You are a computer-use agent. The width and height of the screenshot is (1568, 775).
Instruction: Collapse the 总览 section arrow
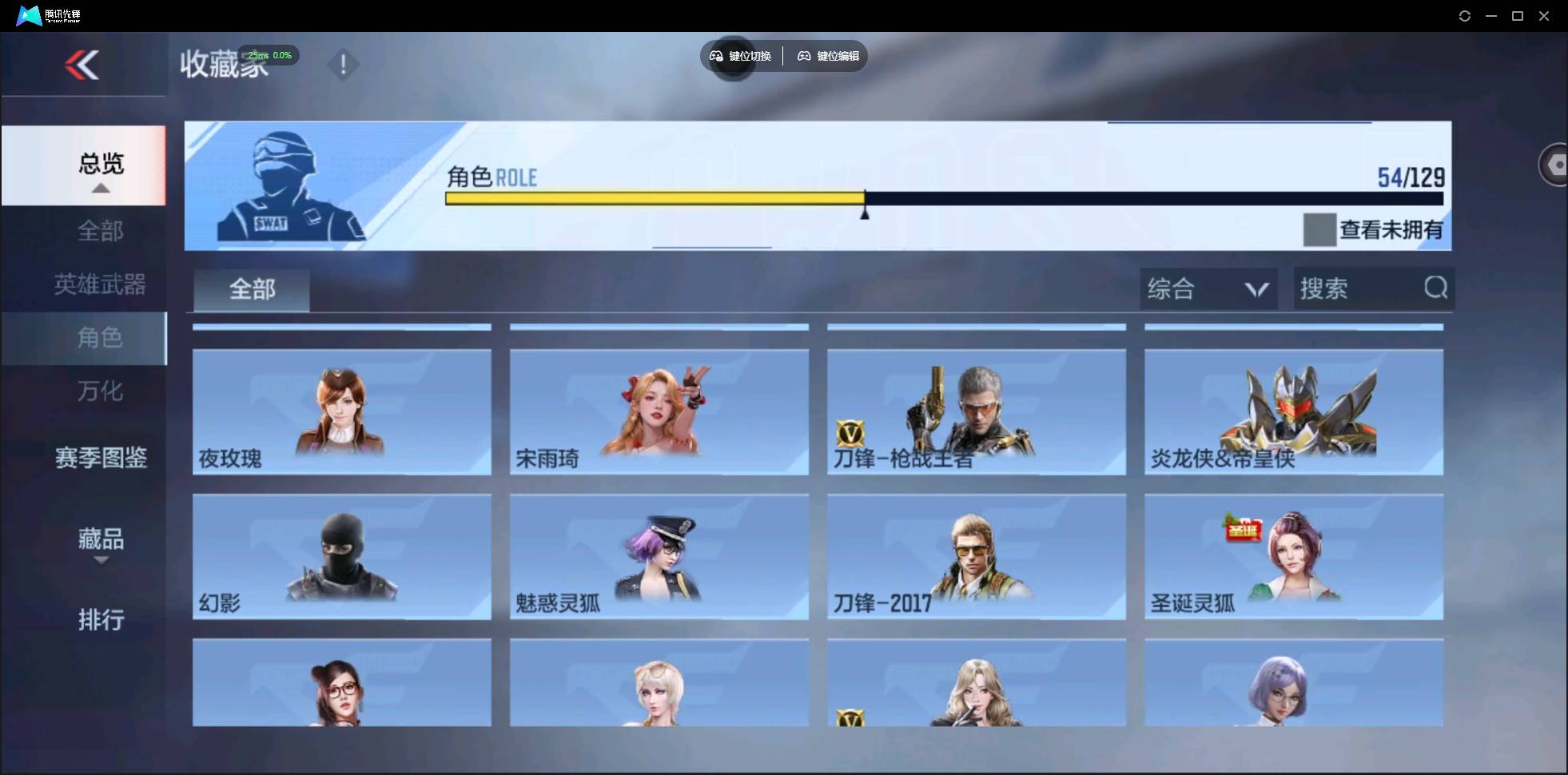(x=99, y=187)
